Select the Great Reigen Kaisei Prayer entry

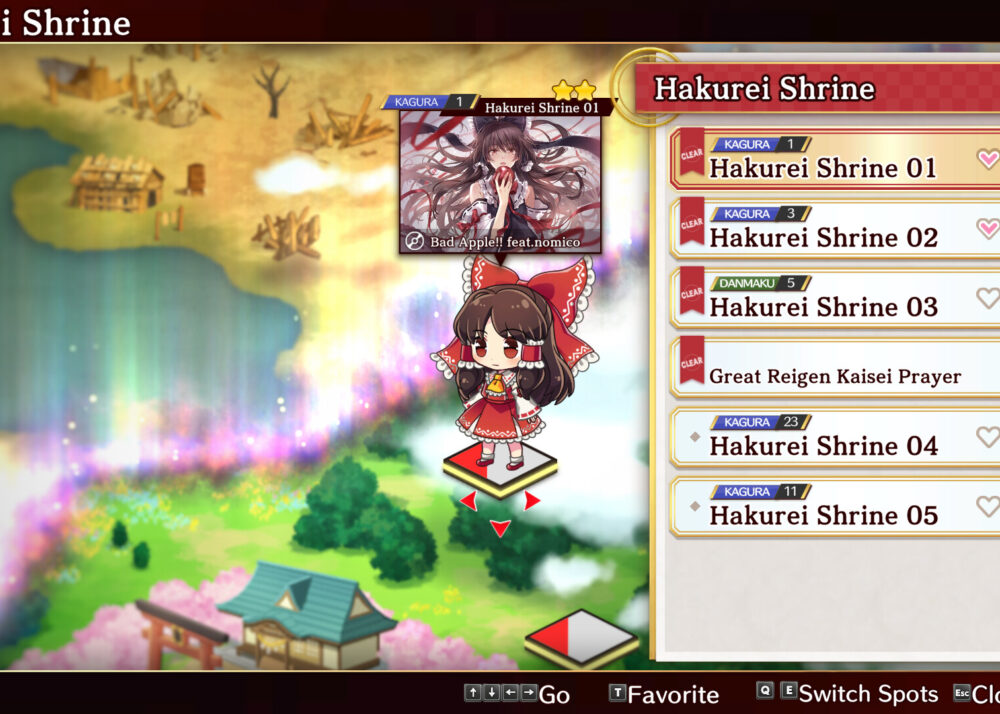coord(834,376)
